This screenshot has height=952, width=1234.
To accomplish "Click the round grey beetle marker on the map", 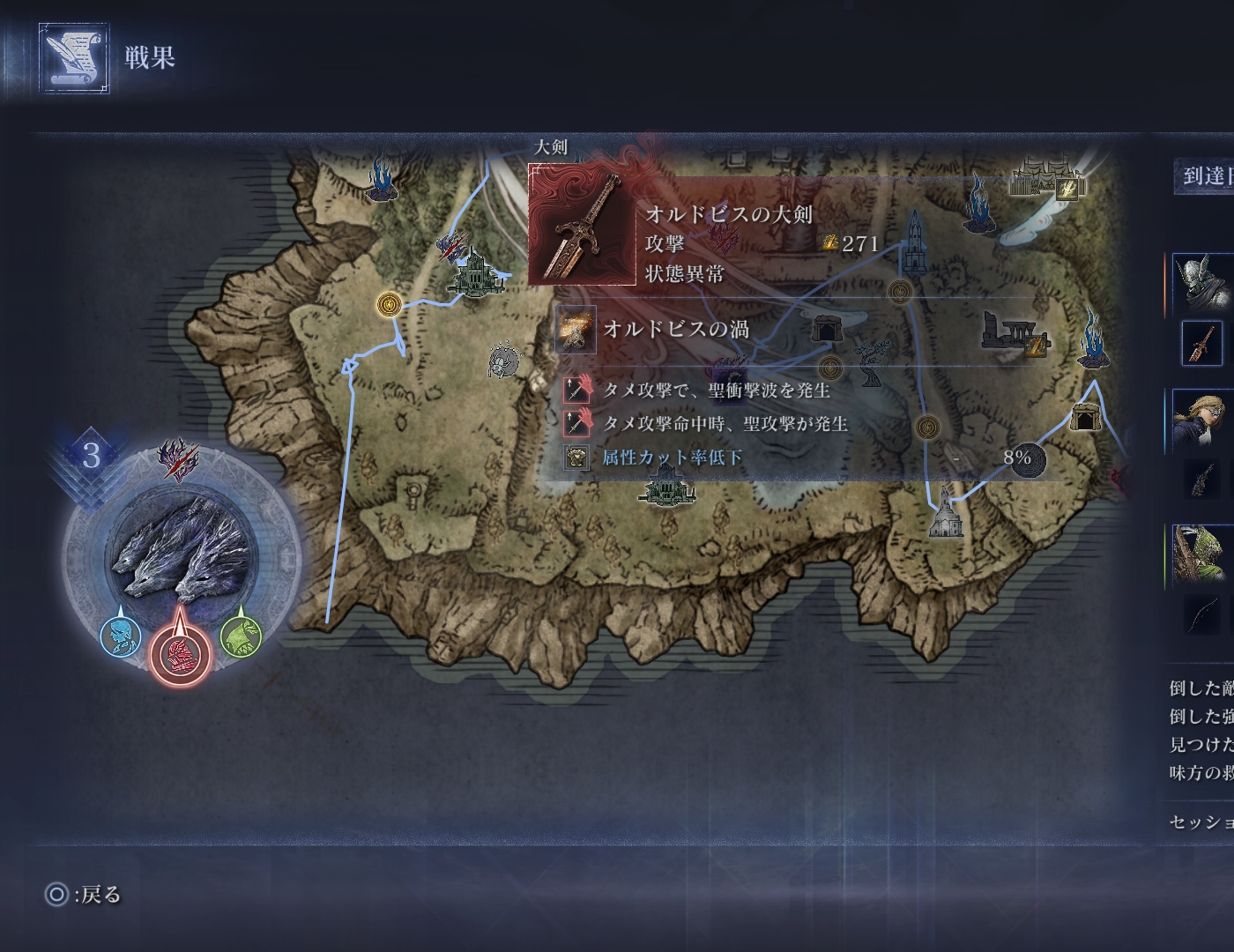I will 504,361.
